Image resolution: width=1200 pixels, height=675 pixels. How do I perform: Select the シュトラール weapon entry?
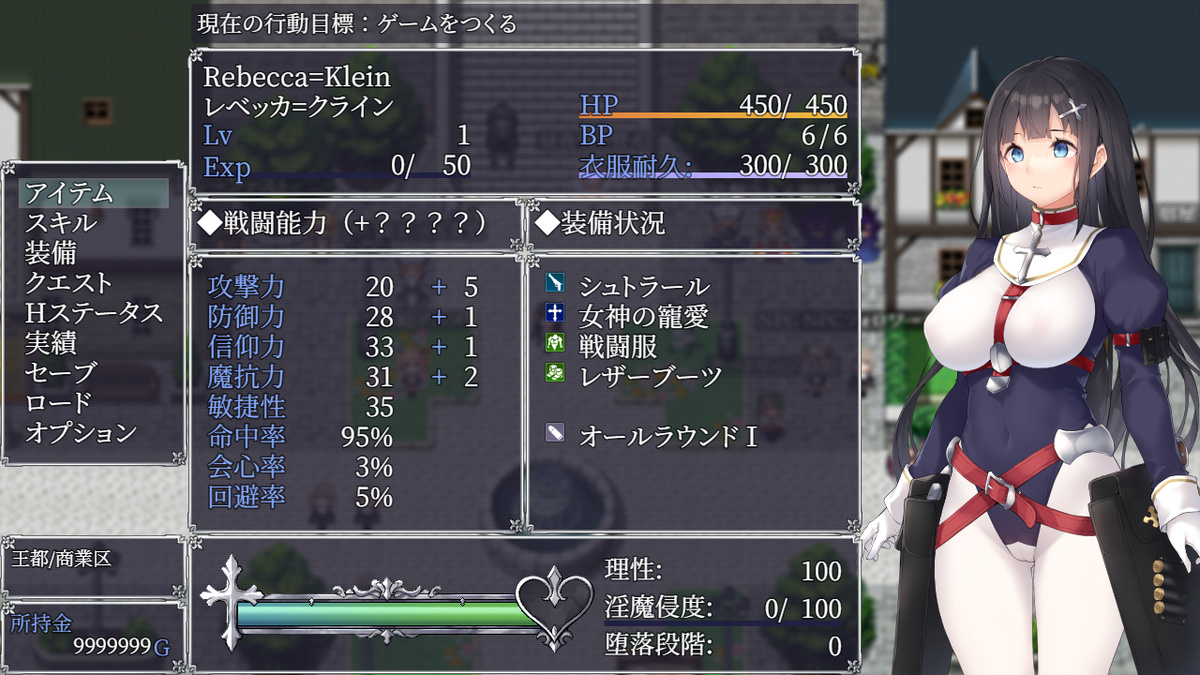click(645, 287)
